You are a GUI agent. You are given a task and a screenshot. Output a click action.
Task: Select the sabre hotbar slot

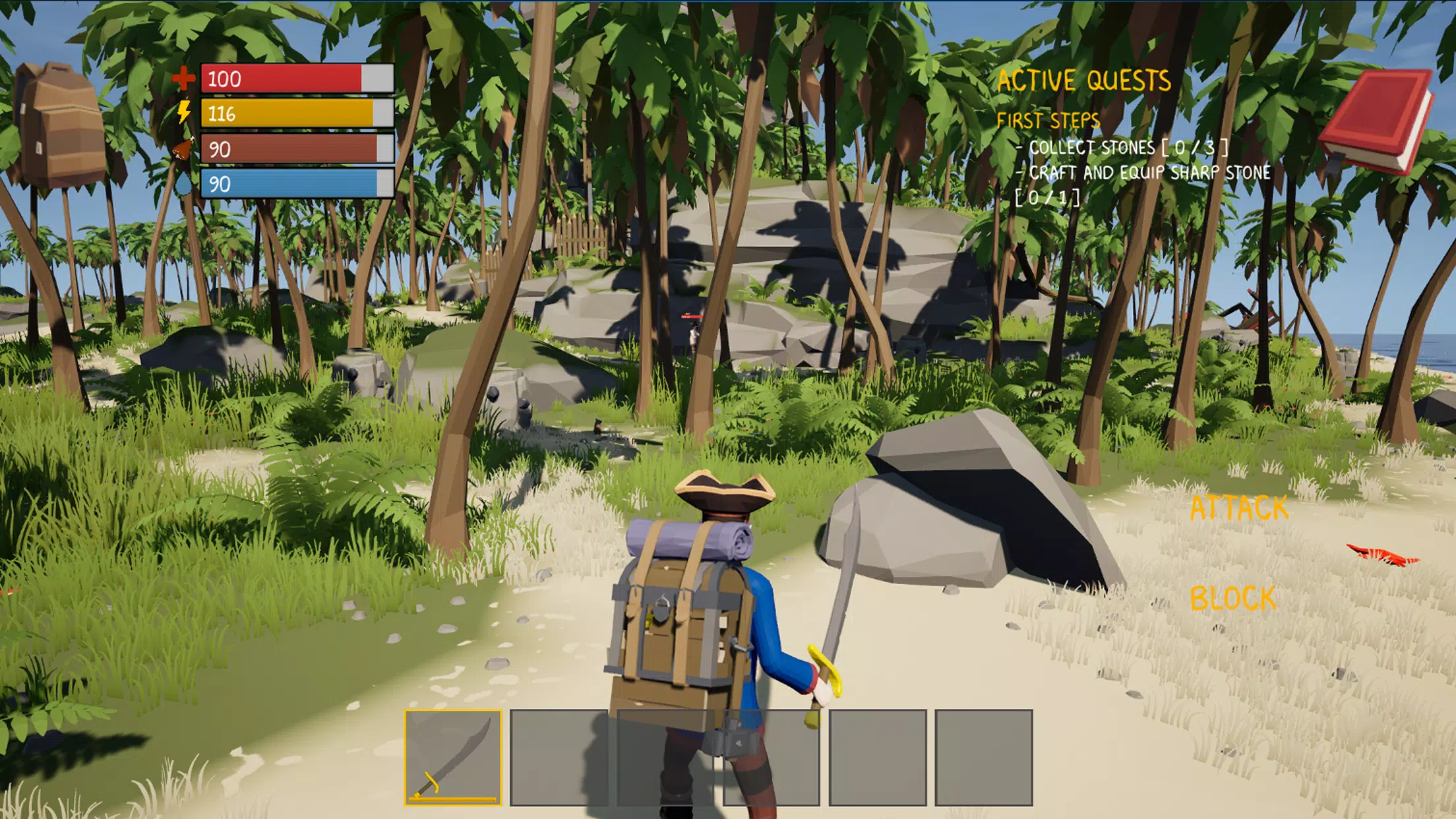point(453,757)
